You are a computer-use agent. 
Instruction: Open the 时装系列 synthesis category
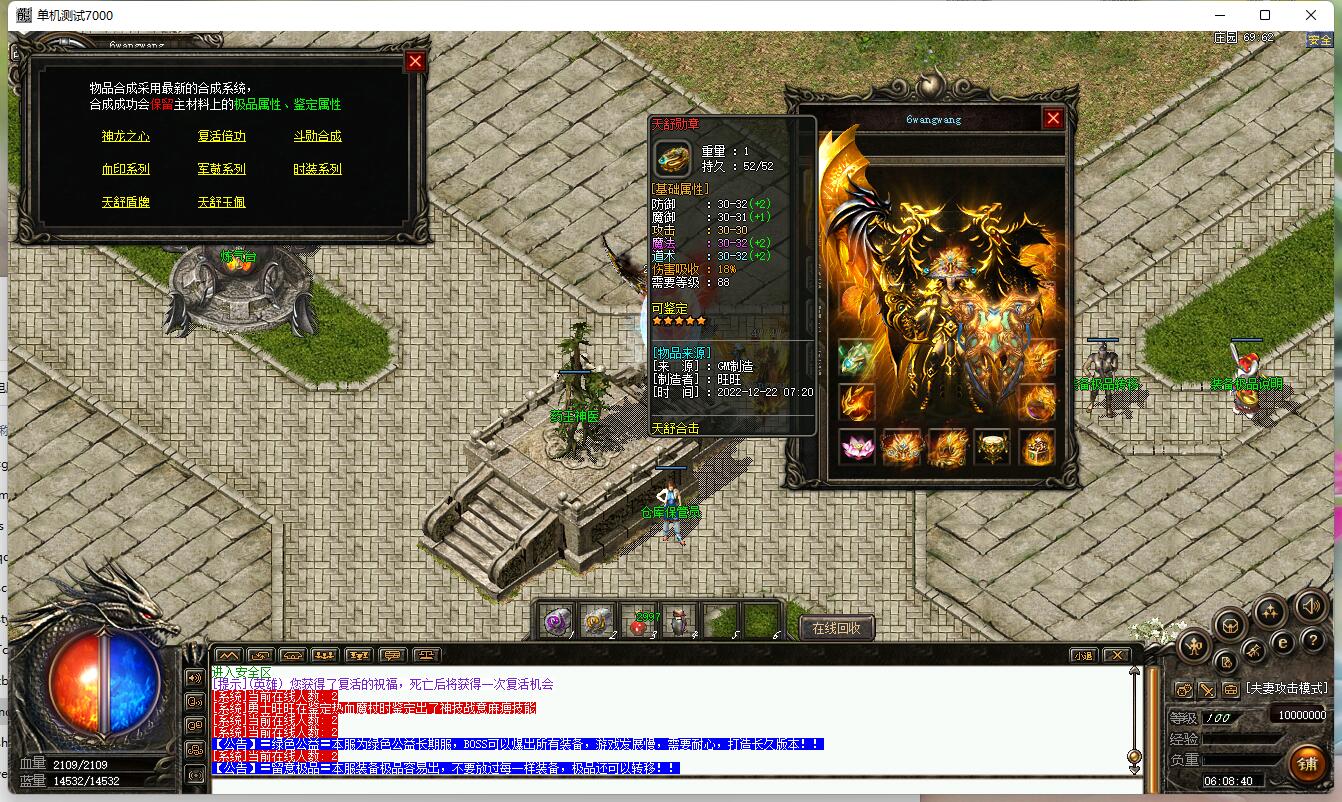point(317,169)
